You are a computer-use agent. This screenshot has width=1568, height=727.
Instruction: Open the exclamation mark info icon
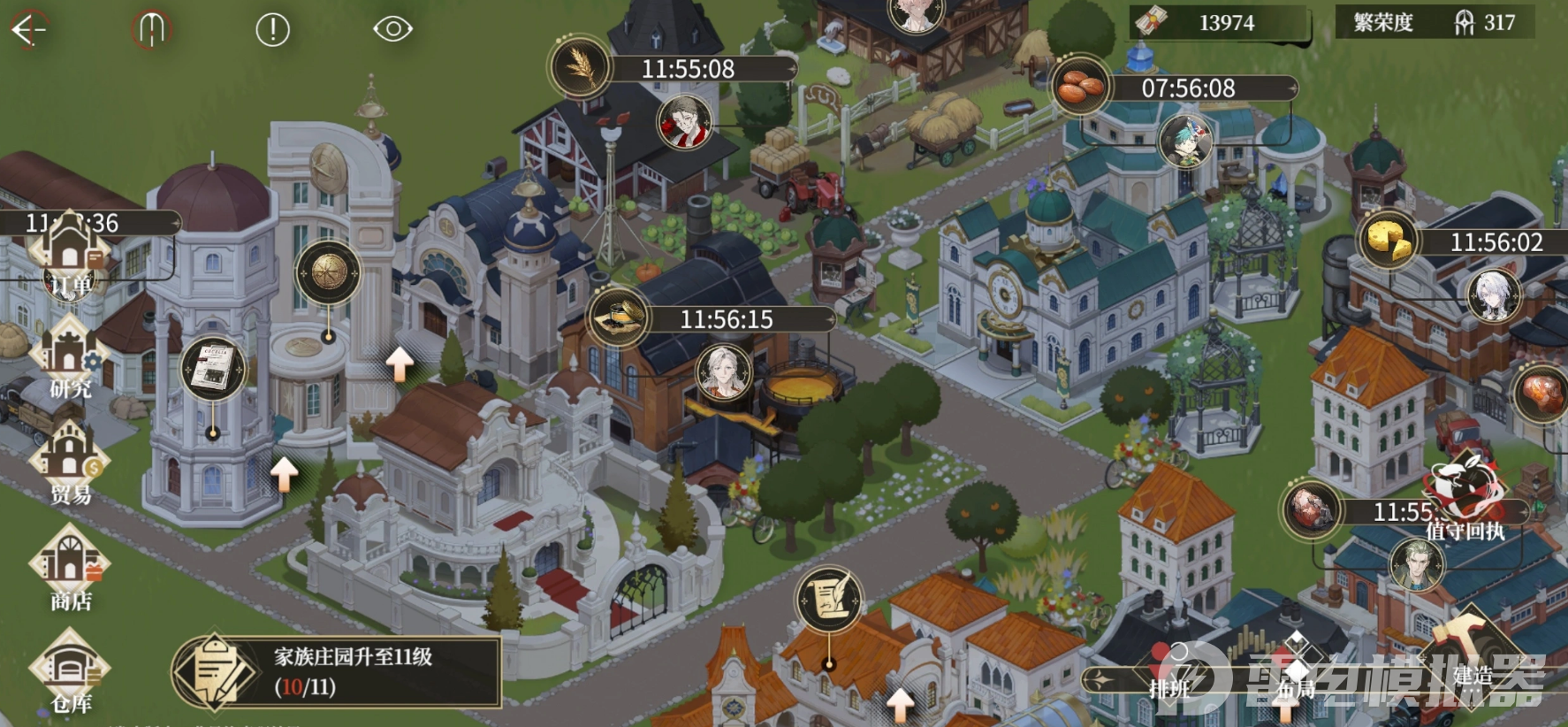[272, 29]
